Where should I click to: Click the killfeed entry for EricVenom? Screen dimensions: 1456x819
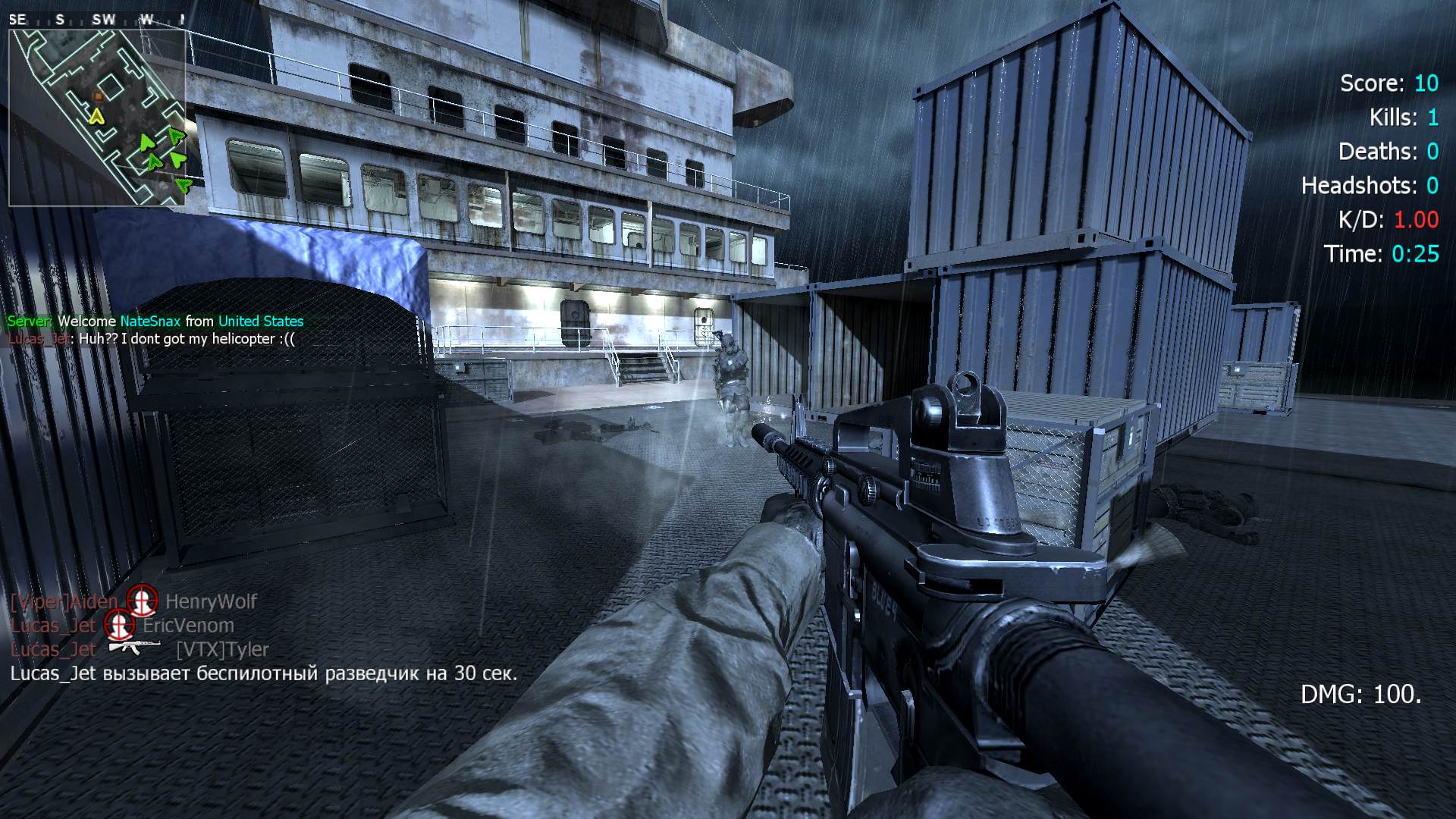122,626
